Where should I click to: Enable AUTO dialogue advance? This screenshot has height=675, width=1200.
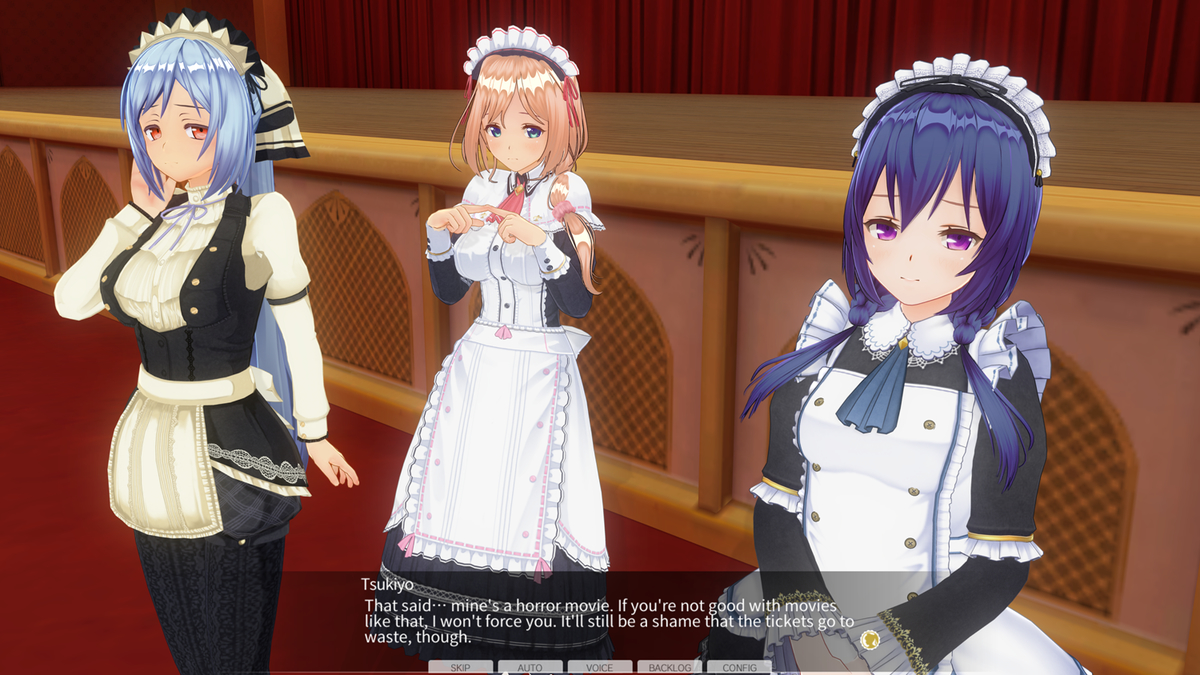point(530,667)
